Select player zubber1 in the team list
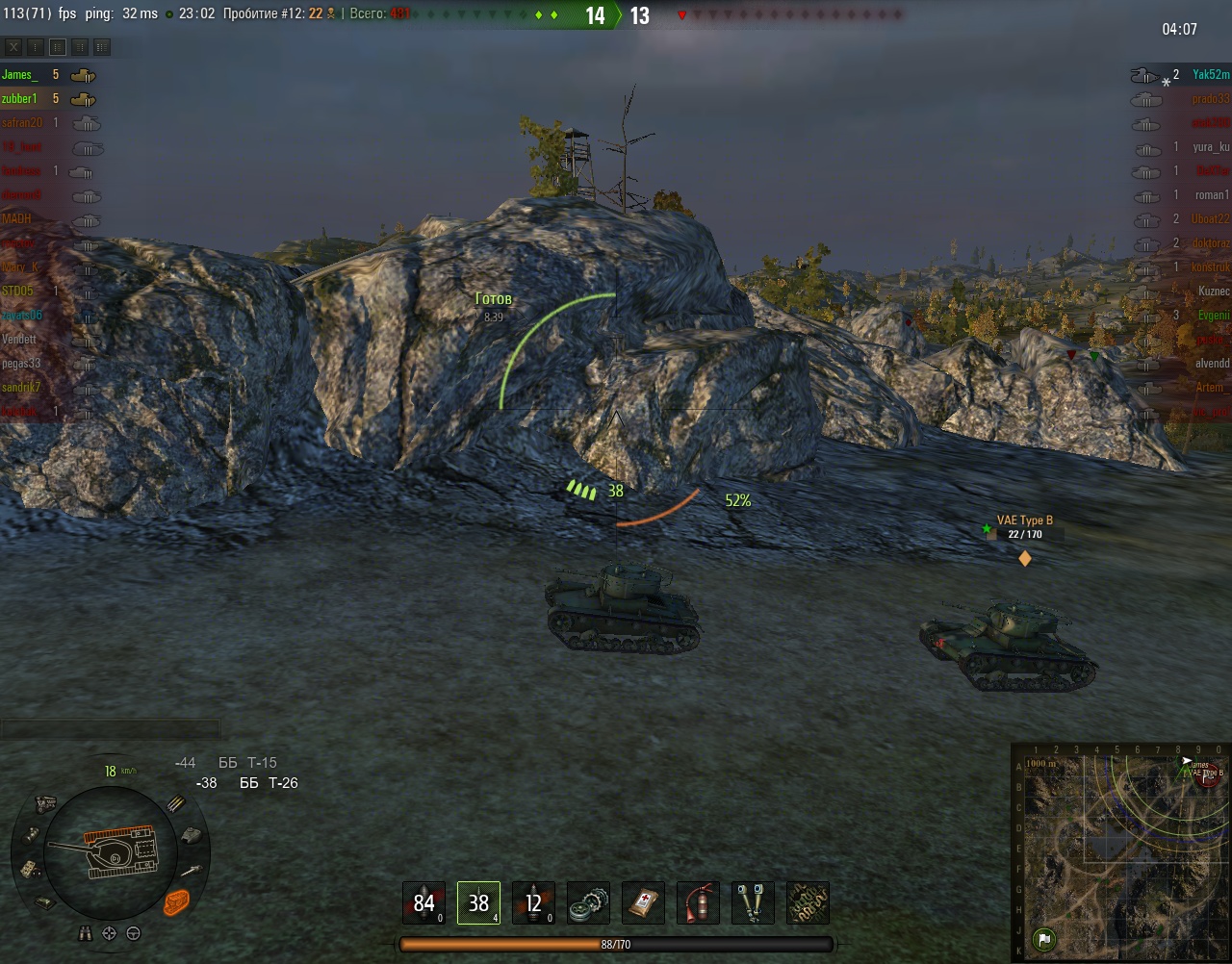 tap(19, 99)
